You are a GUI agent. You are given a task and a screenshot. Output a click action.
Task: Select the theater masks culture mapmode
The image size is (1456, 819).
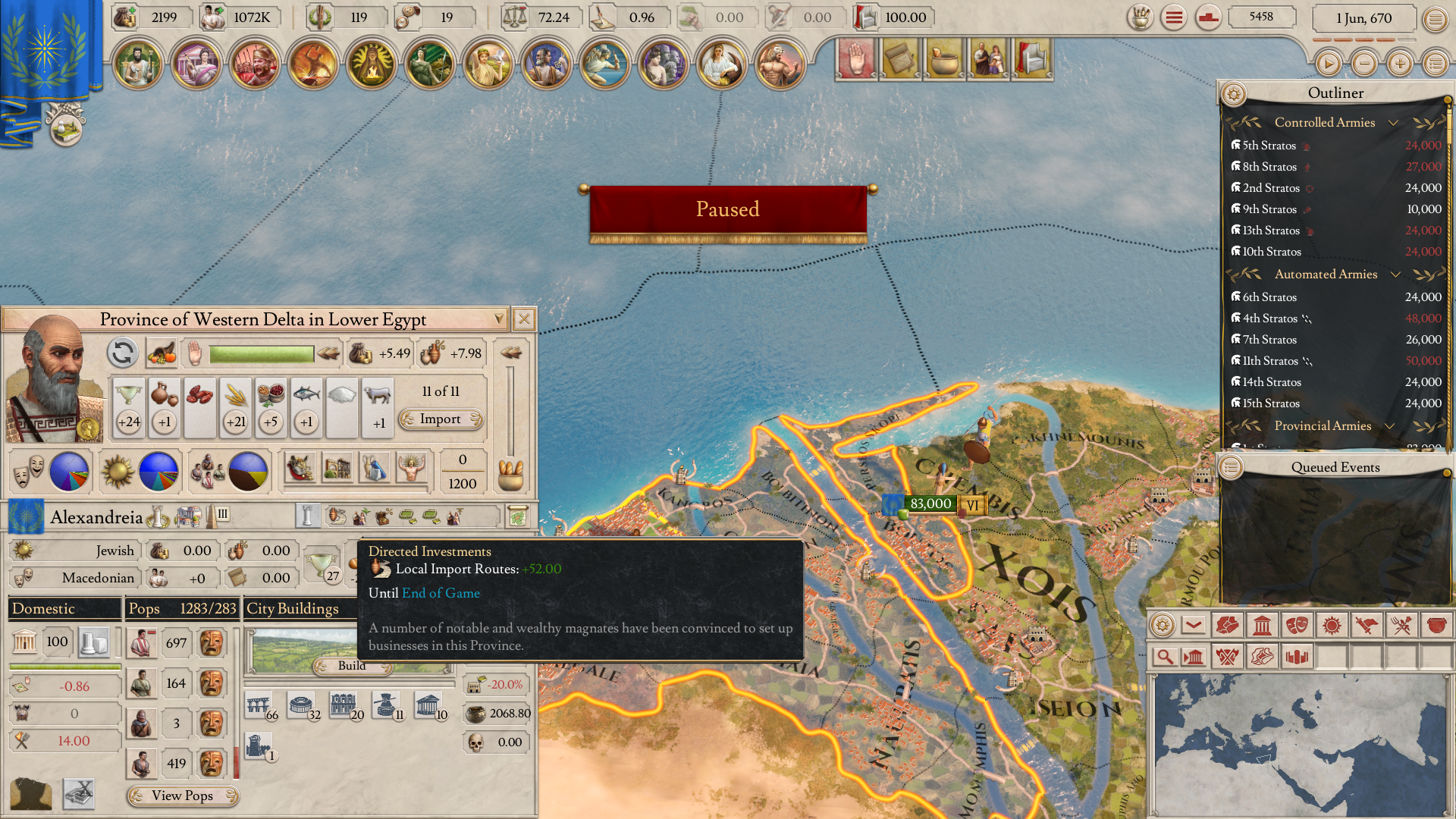(1297, 626)
